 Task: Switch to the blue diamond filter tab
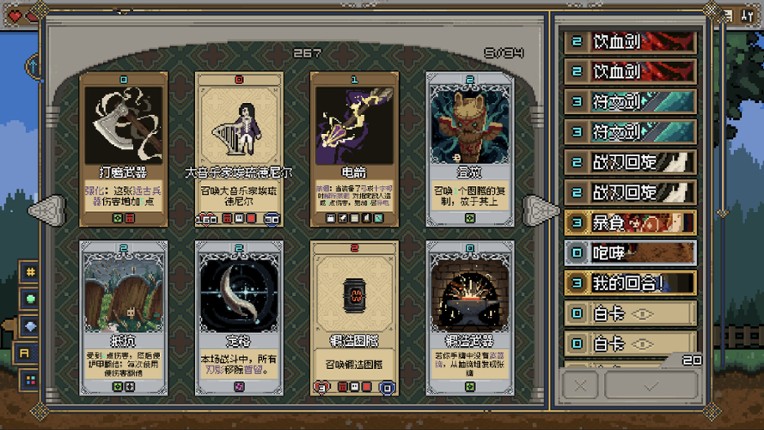click(31, 326)
